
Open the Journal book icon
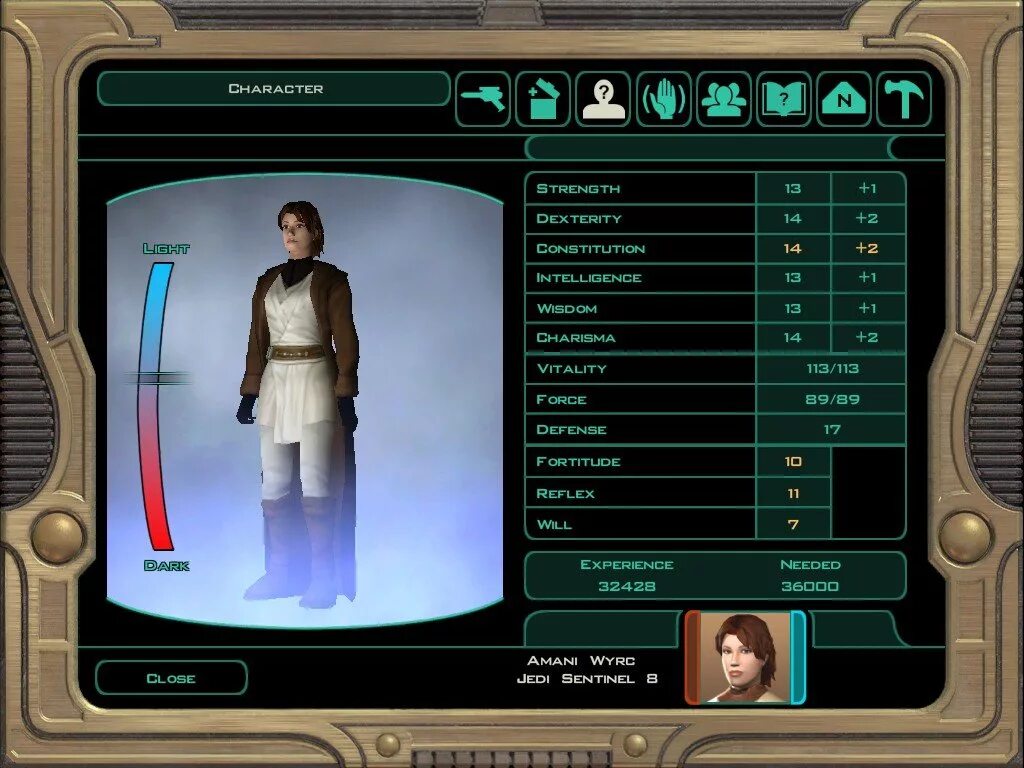point(784,99)
